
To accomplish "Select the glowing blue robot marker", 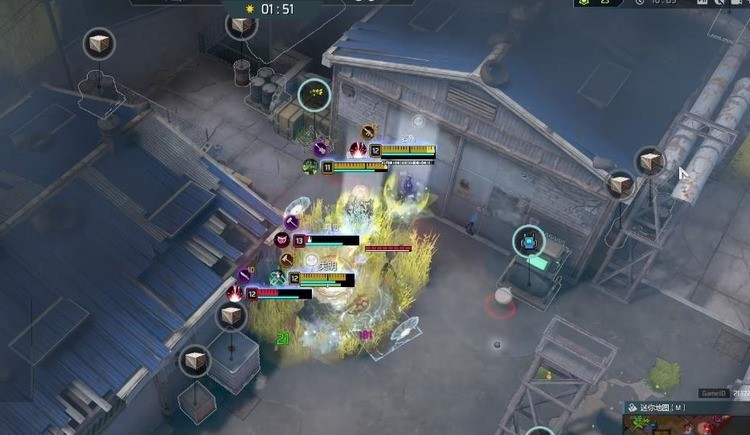I will click(529, 242).
